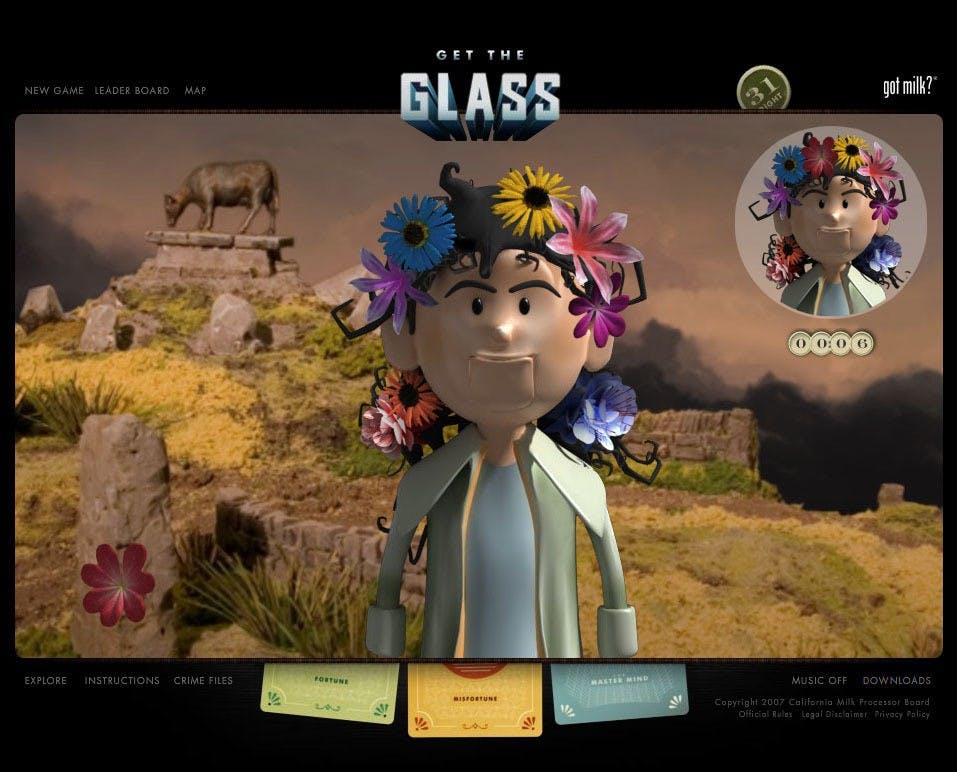This screenshot has width=957, height=772.
Task: Start a New Game from the top menu
Action: [54, 91]
